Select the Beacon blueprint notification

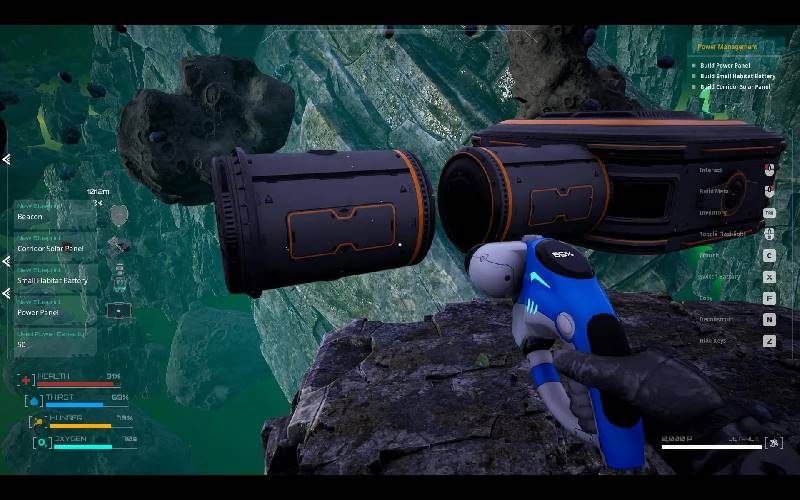(55, 214)
